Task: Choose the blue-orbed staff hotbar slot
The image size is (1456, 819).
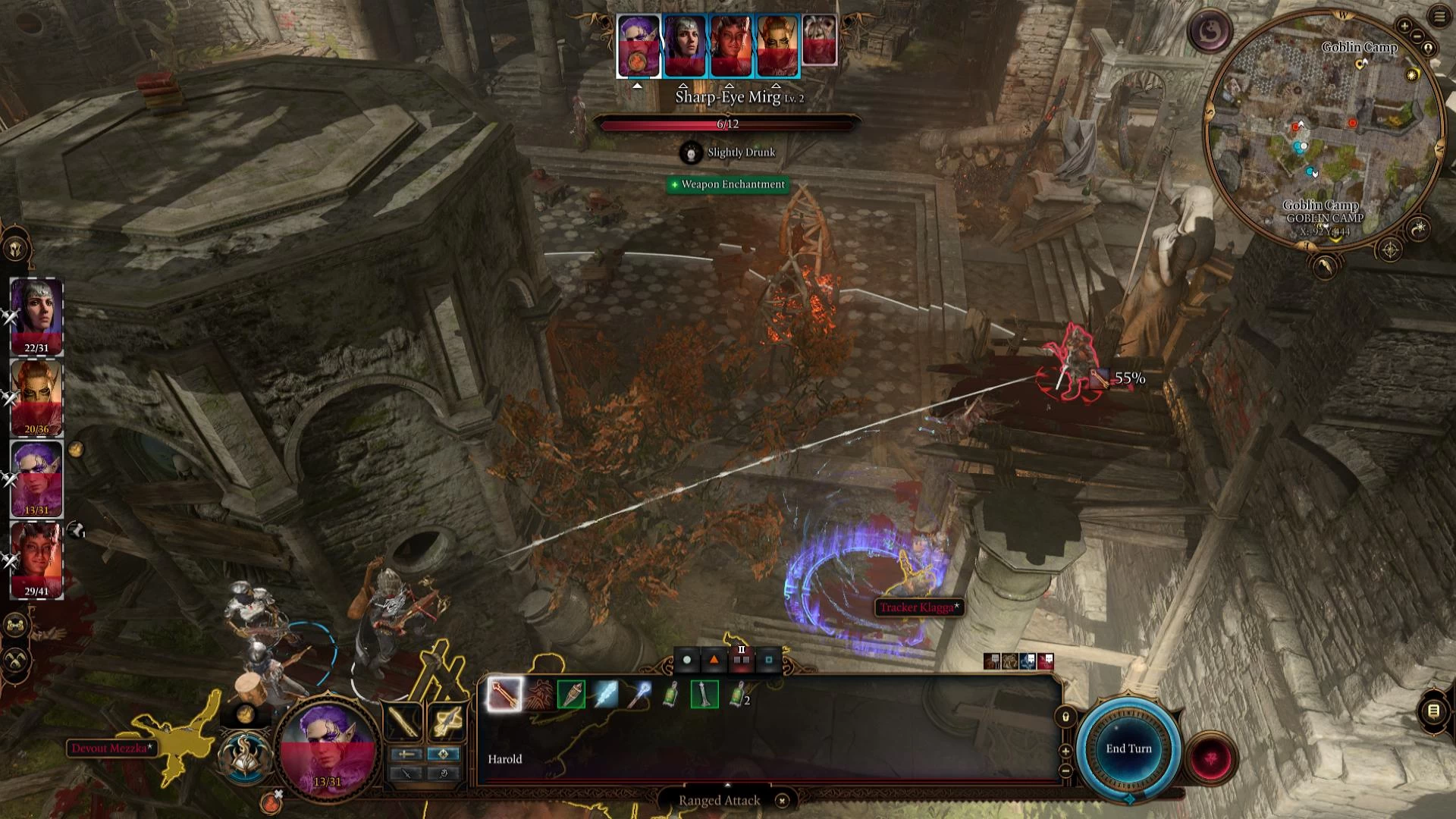Action: (638, 694)
